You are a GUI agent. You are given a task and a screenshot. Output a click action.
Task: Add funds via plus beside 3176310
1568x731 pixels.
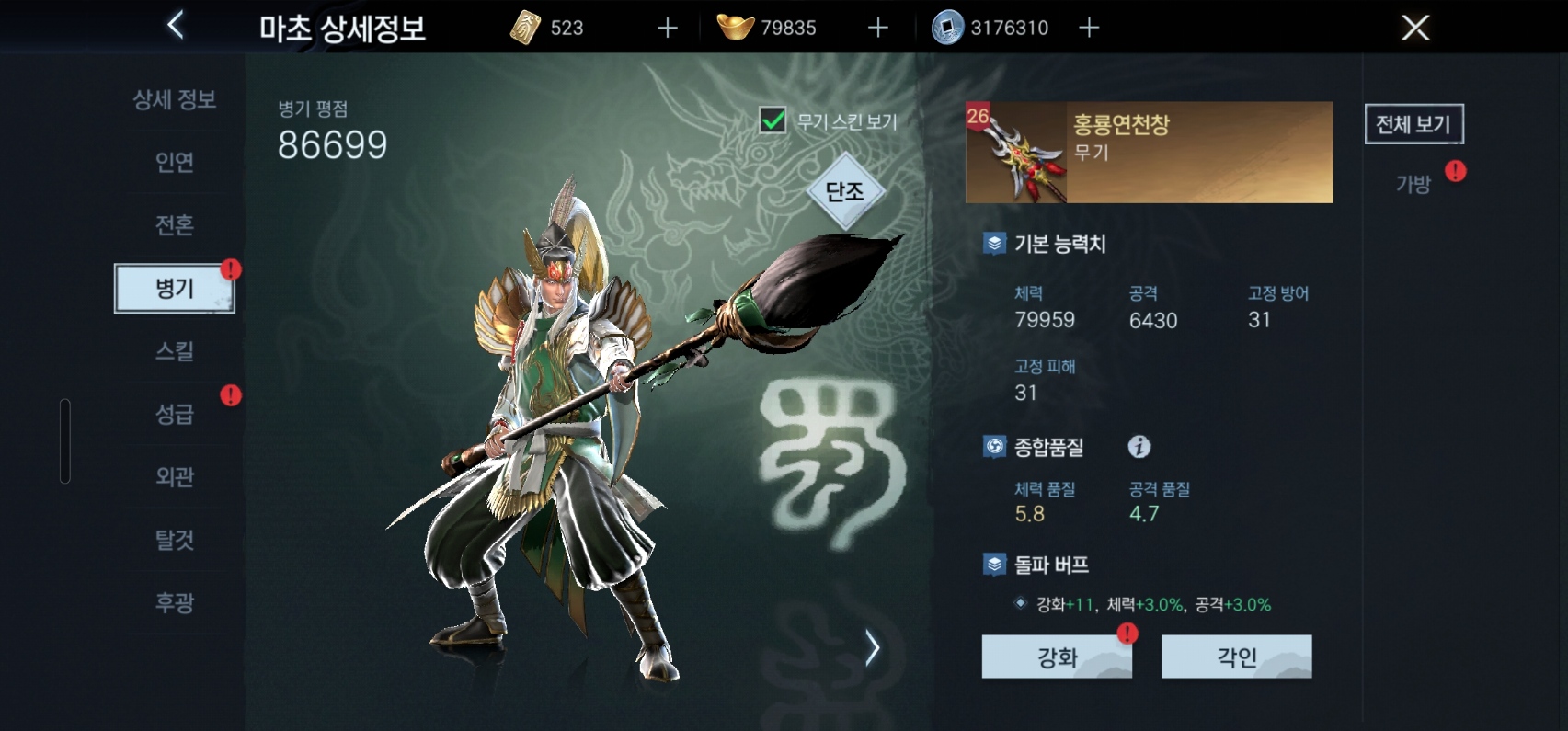coord(1089,28)
